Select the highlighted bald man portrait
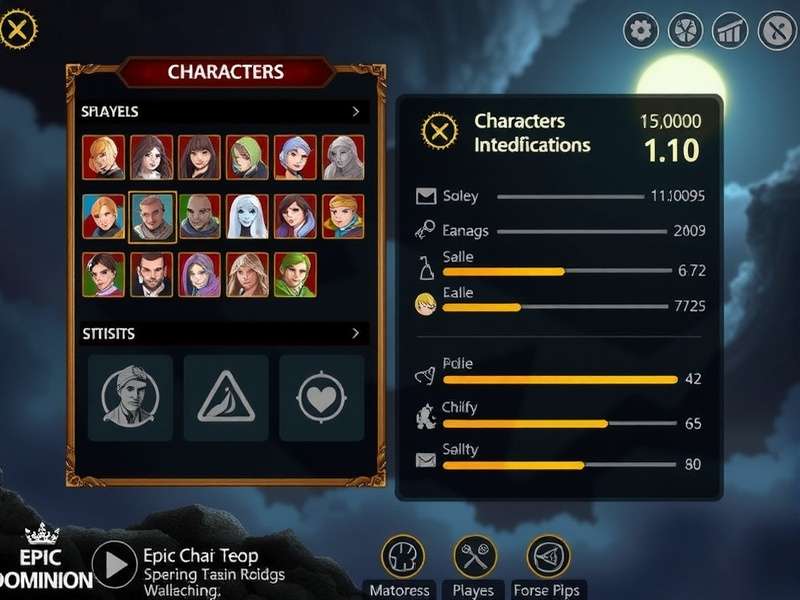 153,216
